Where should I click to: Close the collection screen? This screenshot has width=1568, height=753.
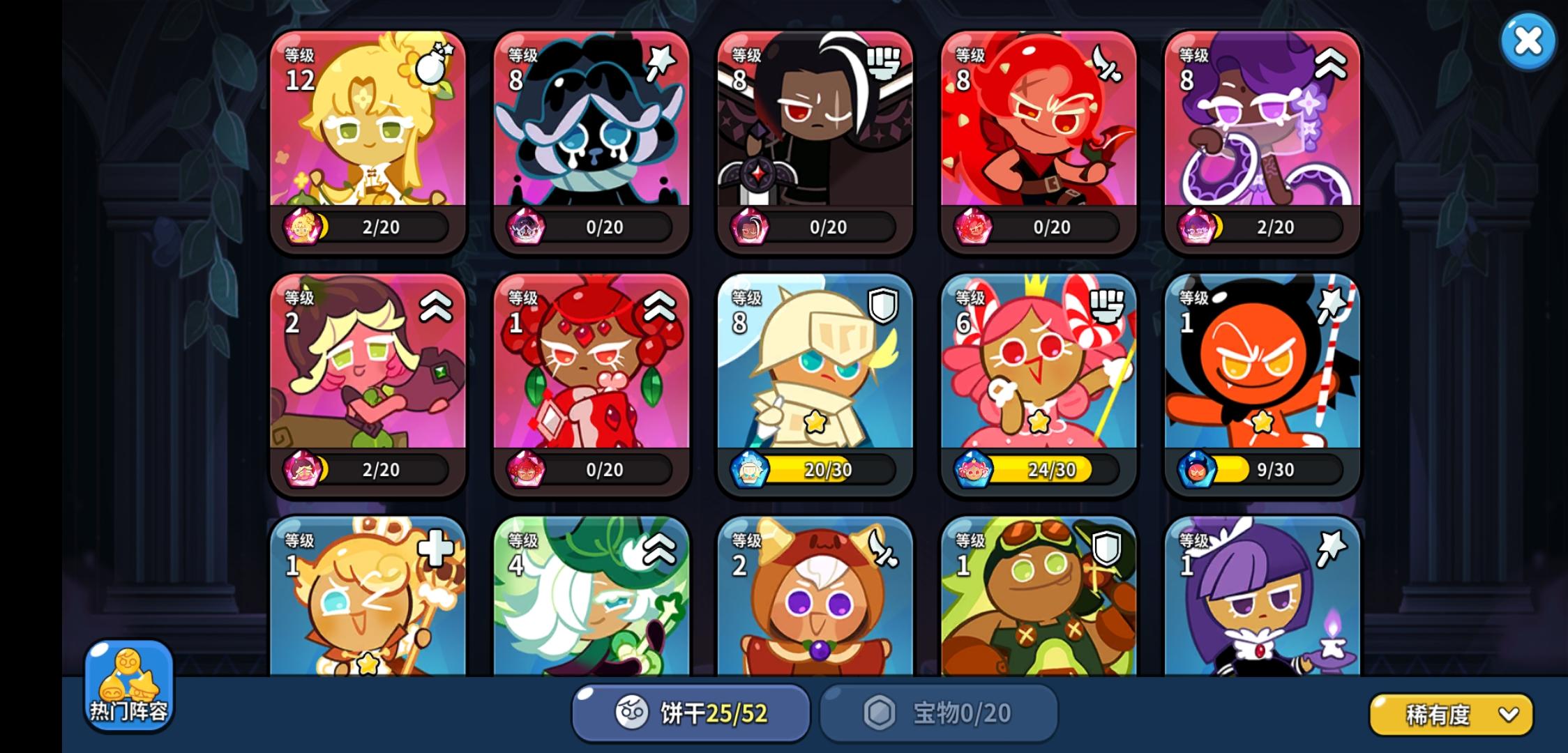pyautogui.click(x=1528, y=40)
